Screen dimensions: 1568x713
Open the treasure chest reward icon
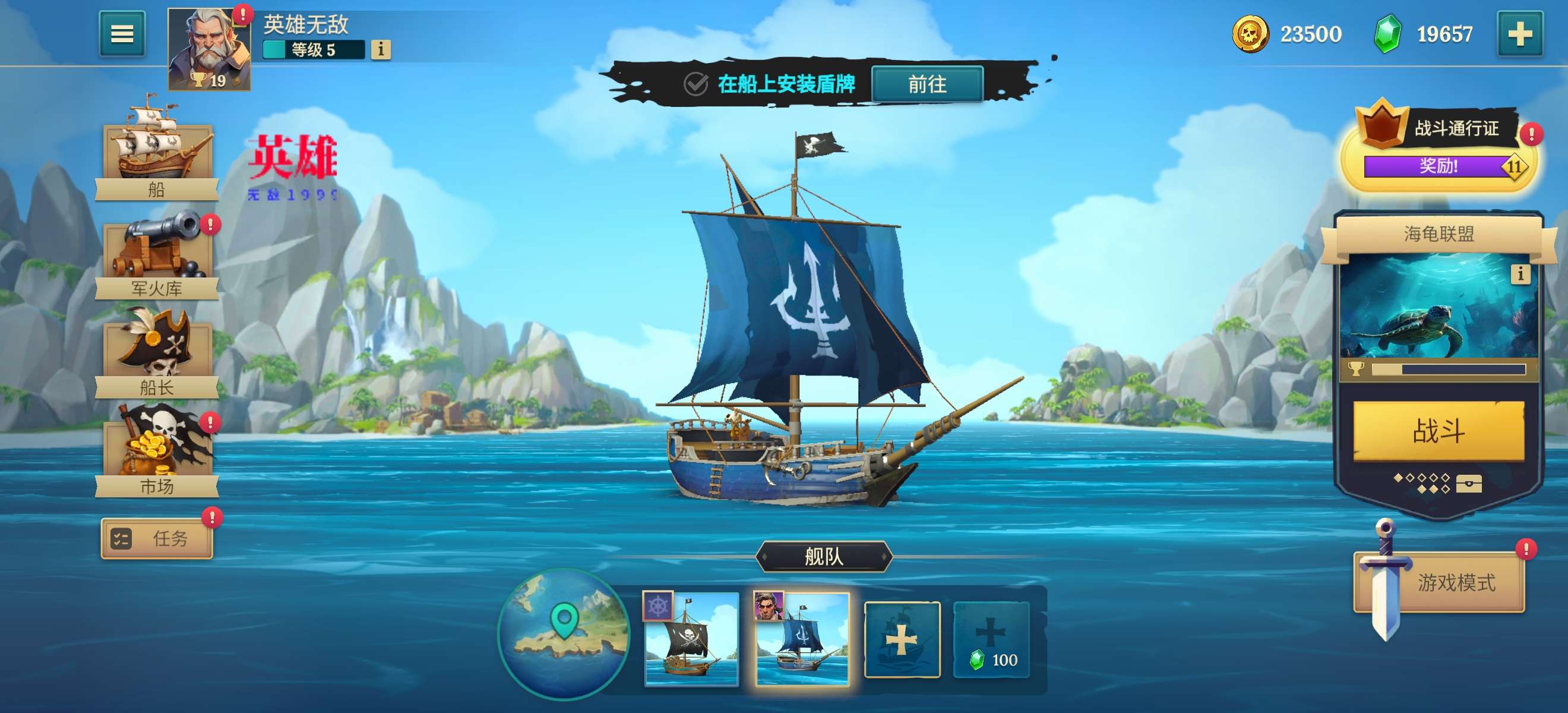[1468, 484]
